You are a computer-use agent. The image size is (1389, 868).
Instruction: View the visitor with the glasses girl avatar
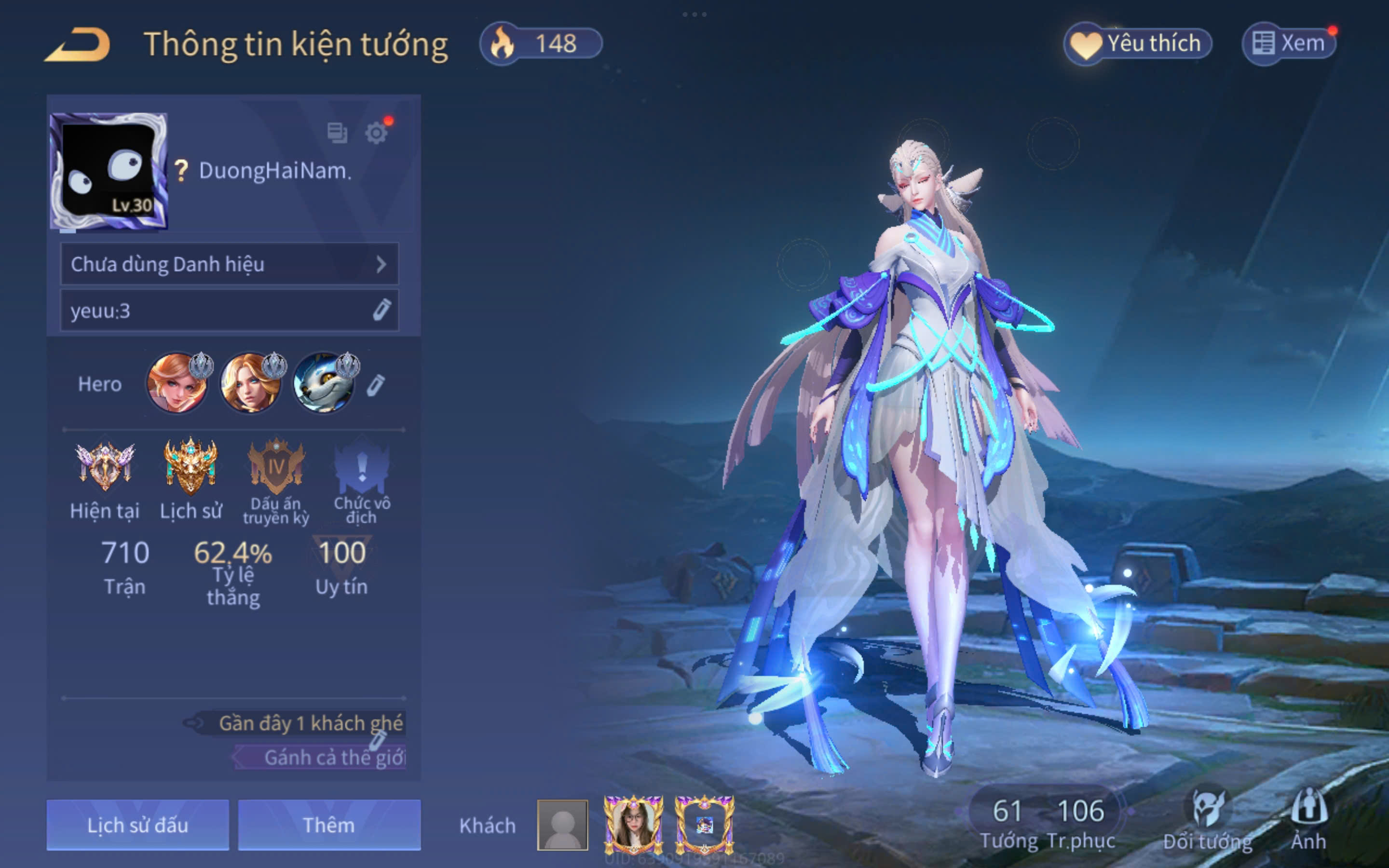tap(634, 825)
